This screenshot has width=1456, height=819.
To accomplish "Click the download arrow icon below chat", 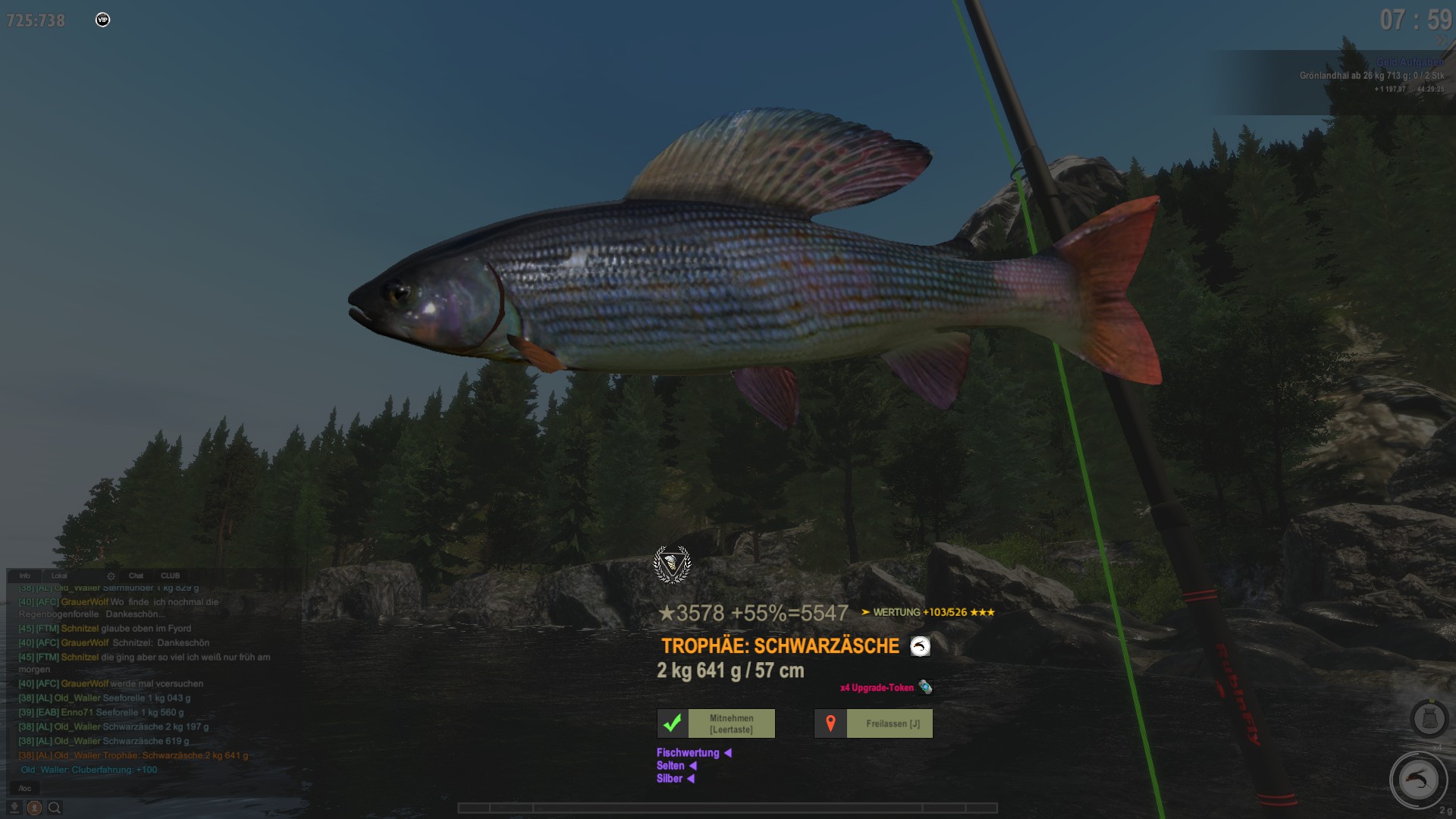I will [x=14, y=808].
